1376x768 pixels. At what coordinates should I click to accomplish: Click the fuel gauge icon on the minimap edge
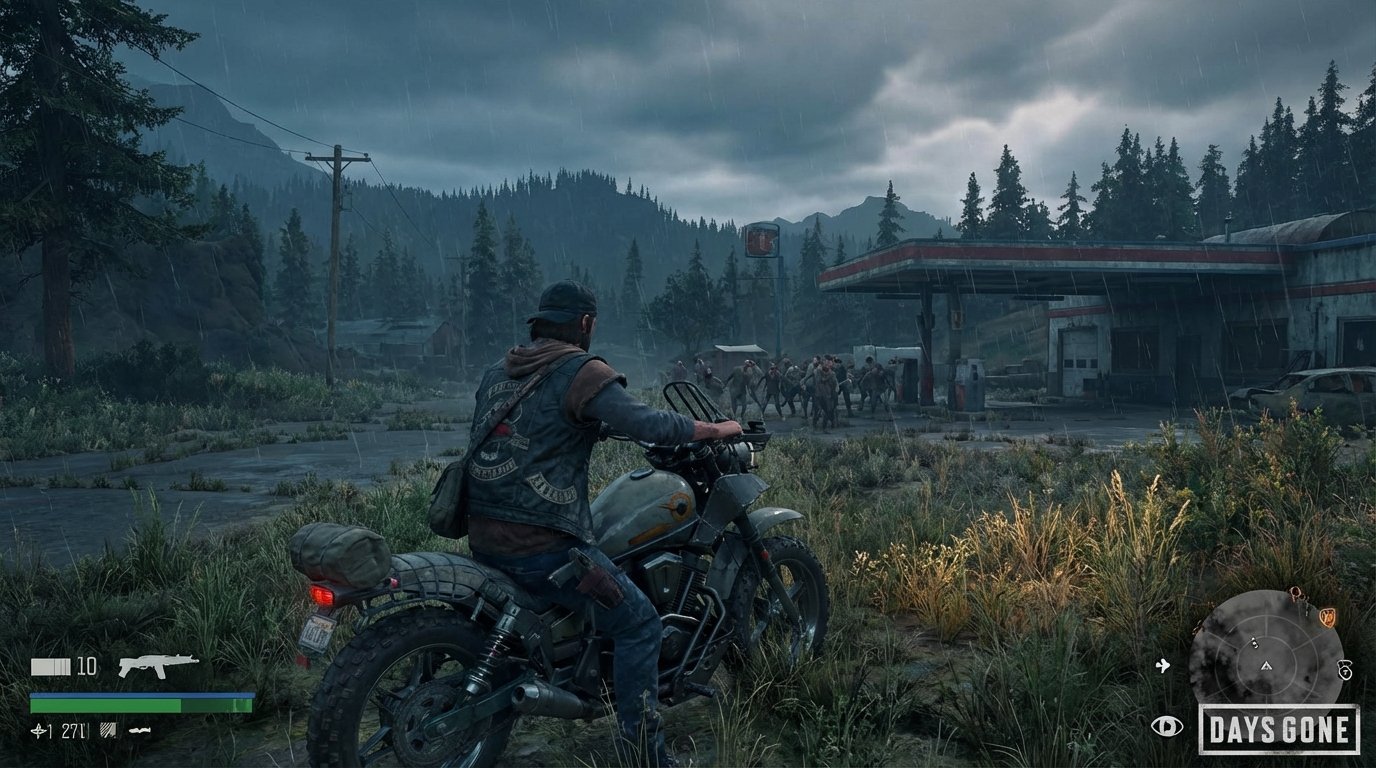(x=1345, y=671)
